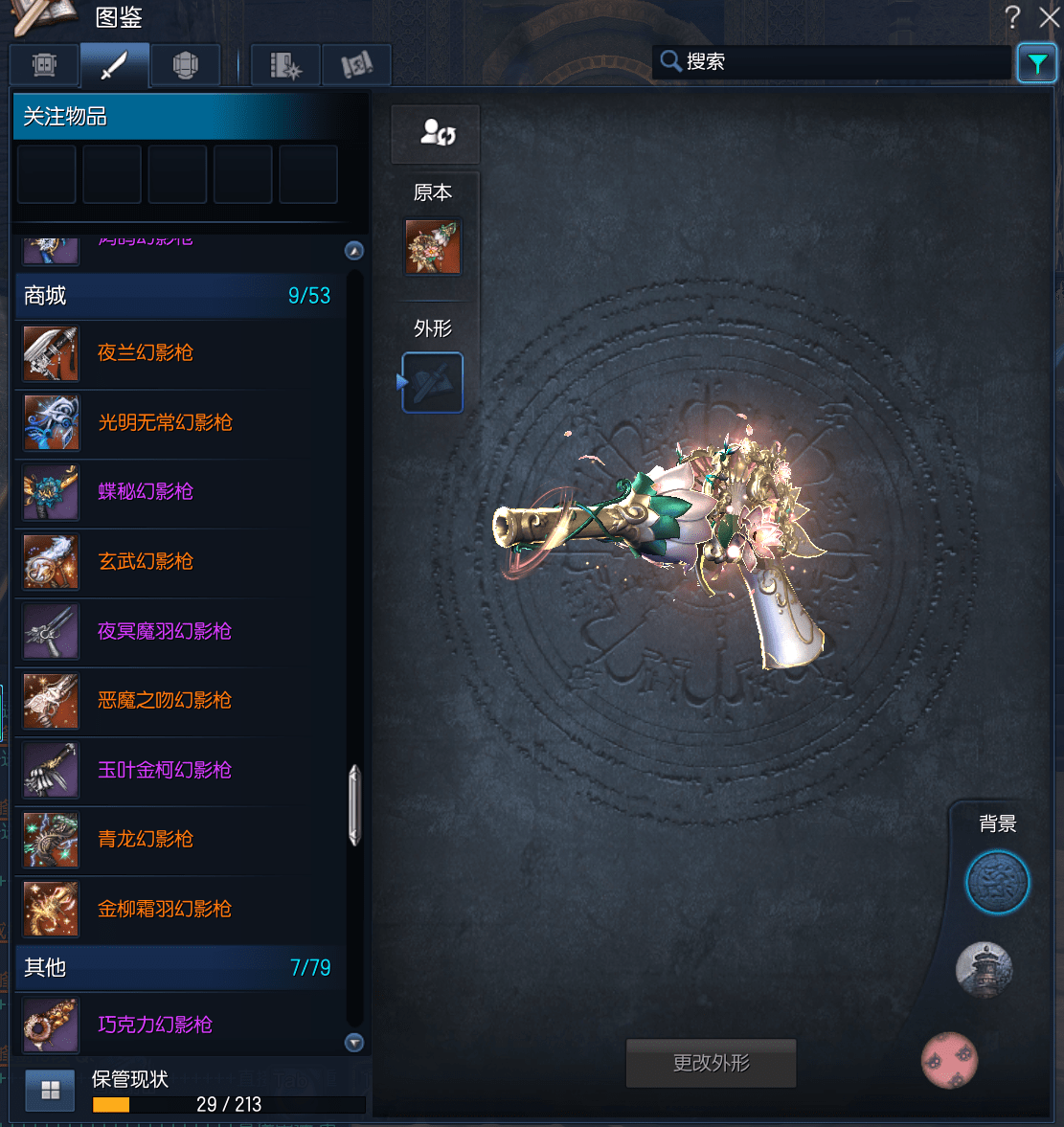Choose the pink paw-print background
The height and width of the screenshot is (1127, 1064).
[x=949, y=1060]
